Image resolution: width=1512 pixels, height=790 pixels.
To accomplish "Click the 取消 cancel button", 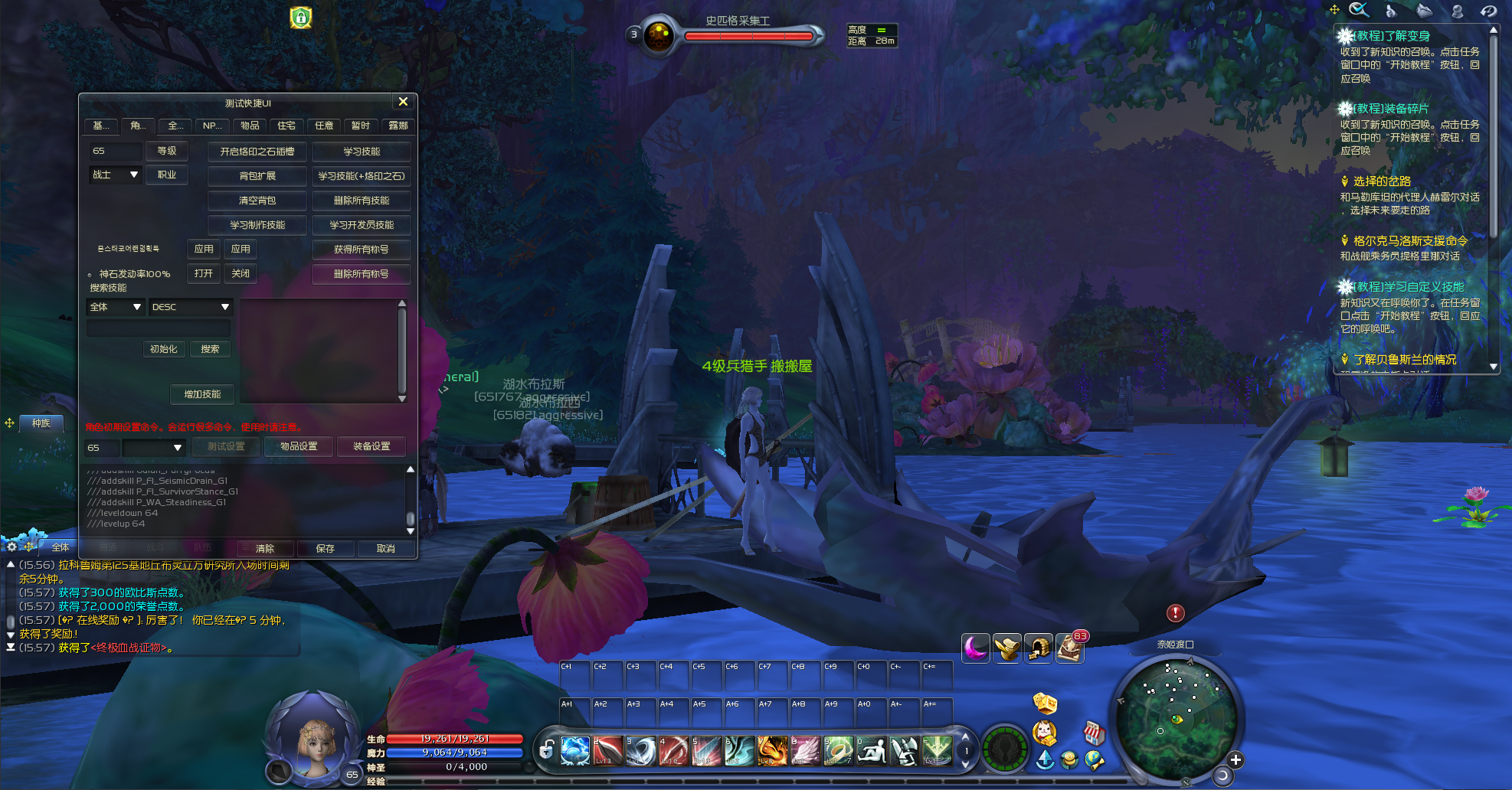I will (386, 549).
